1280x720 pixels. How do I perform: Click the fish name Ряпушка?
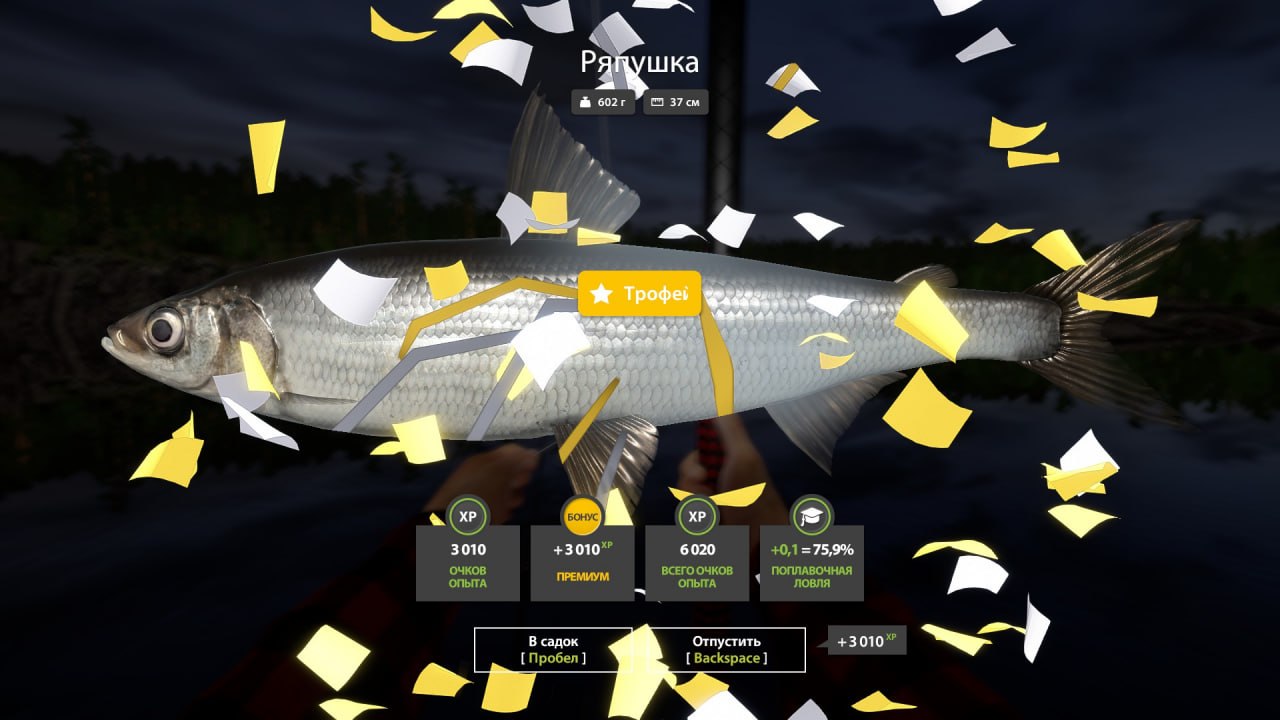[x=639, y=61]
